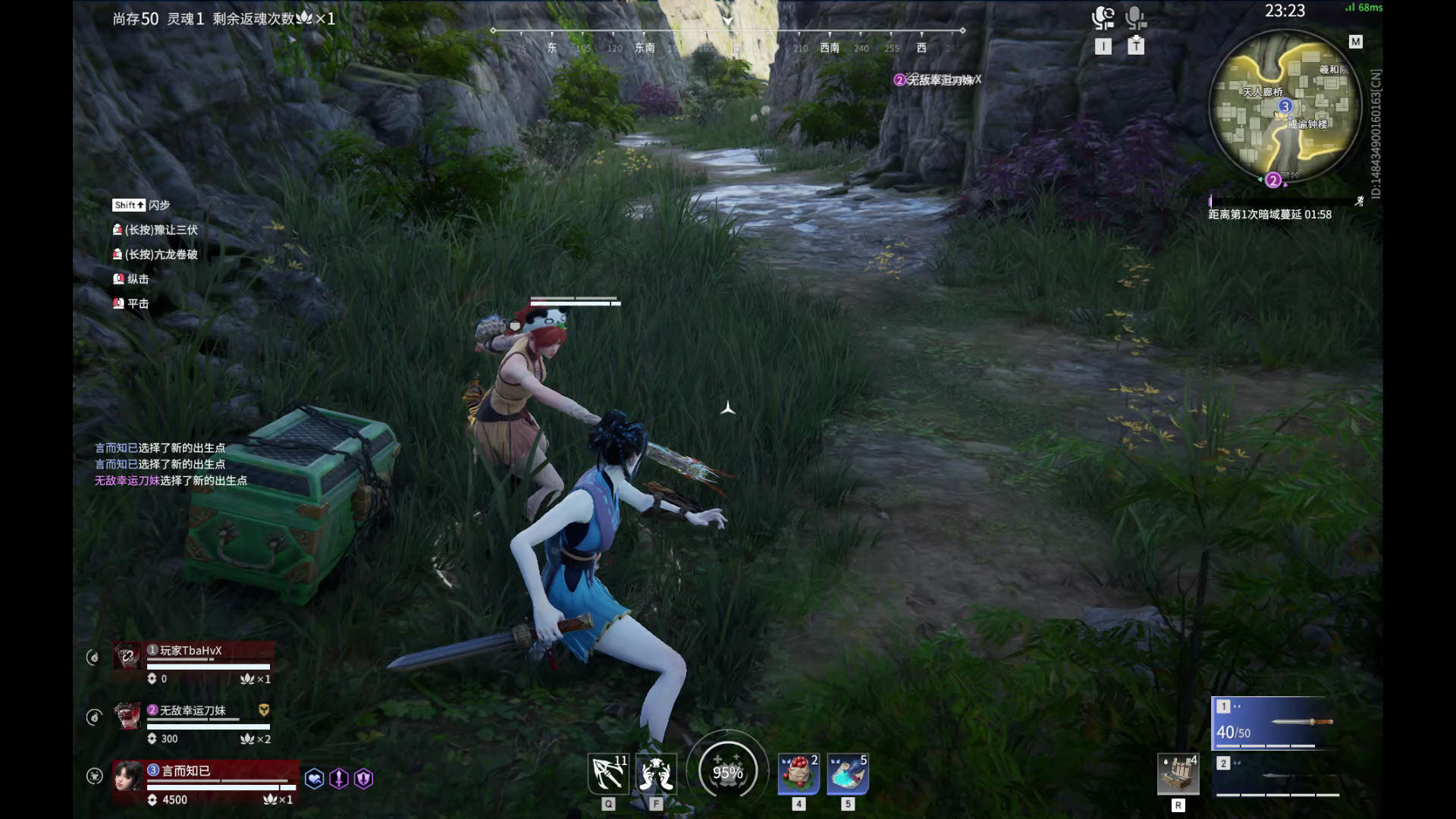The image size is (1456, 819).
Task: Click the purple teammate marker numbered 2 on minimap
Action: tap(1273, 180)
